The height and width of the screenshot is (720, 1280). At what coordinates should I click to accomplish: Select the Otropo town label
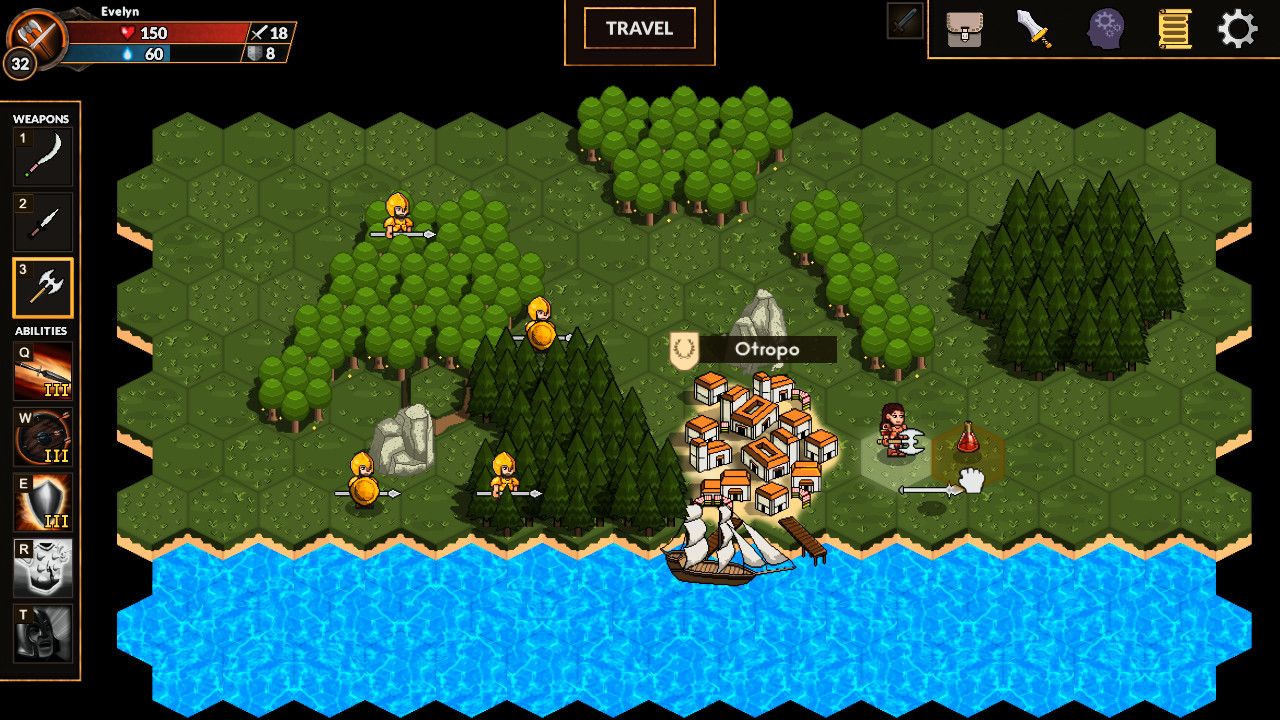(x=767, y=349)
